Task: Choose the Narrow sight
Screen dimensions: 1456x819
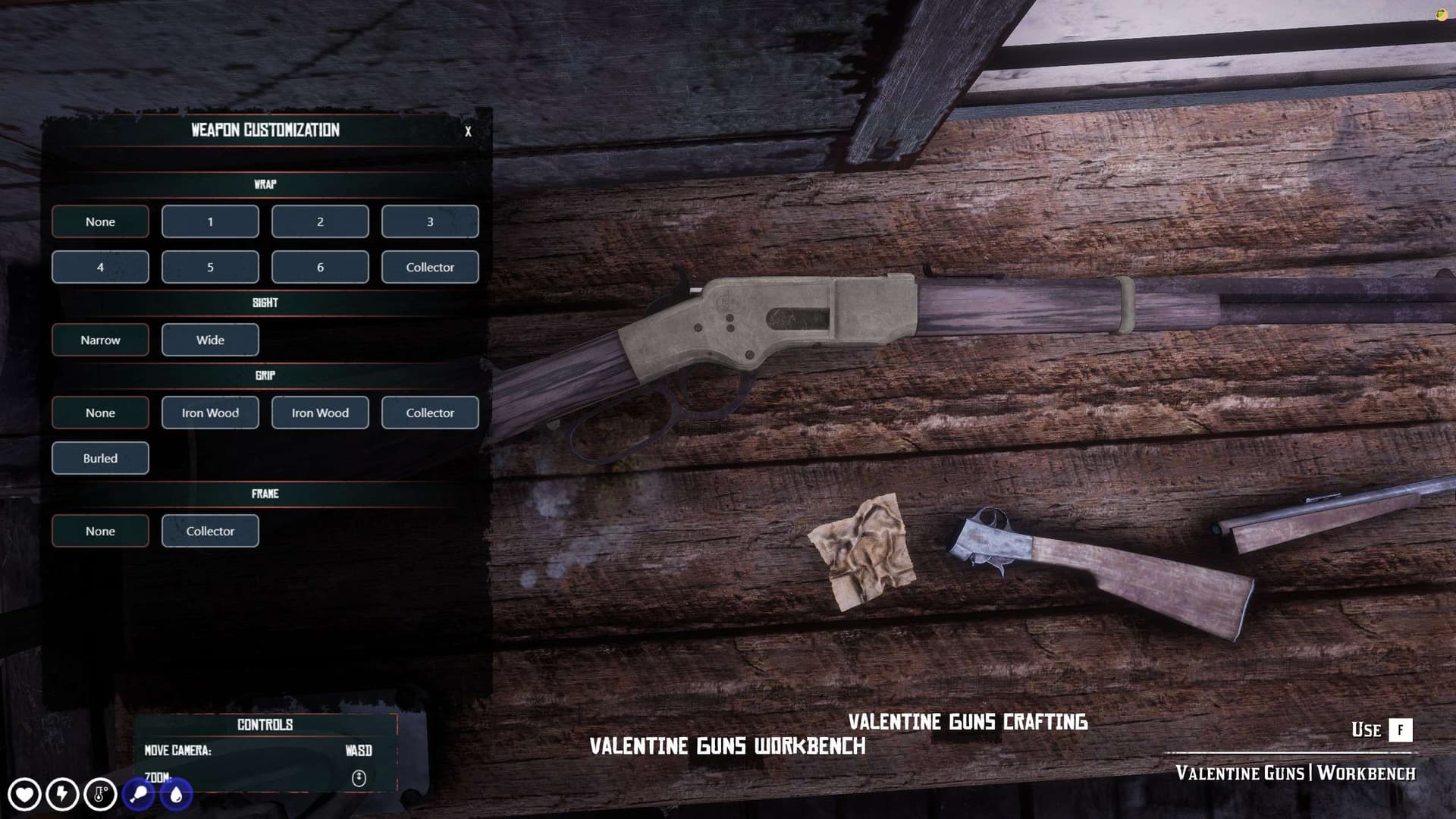Action: tap(100, 340)
